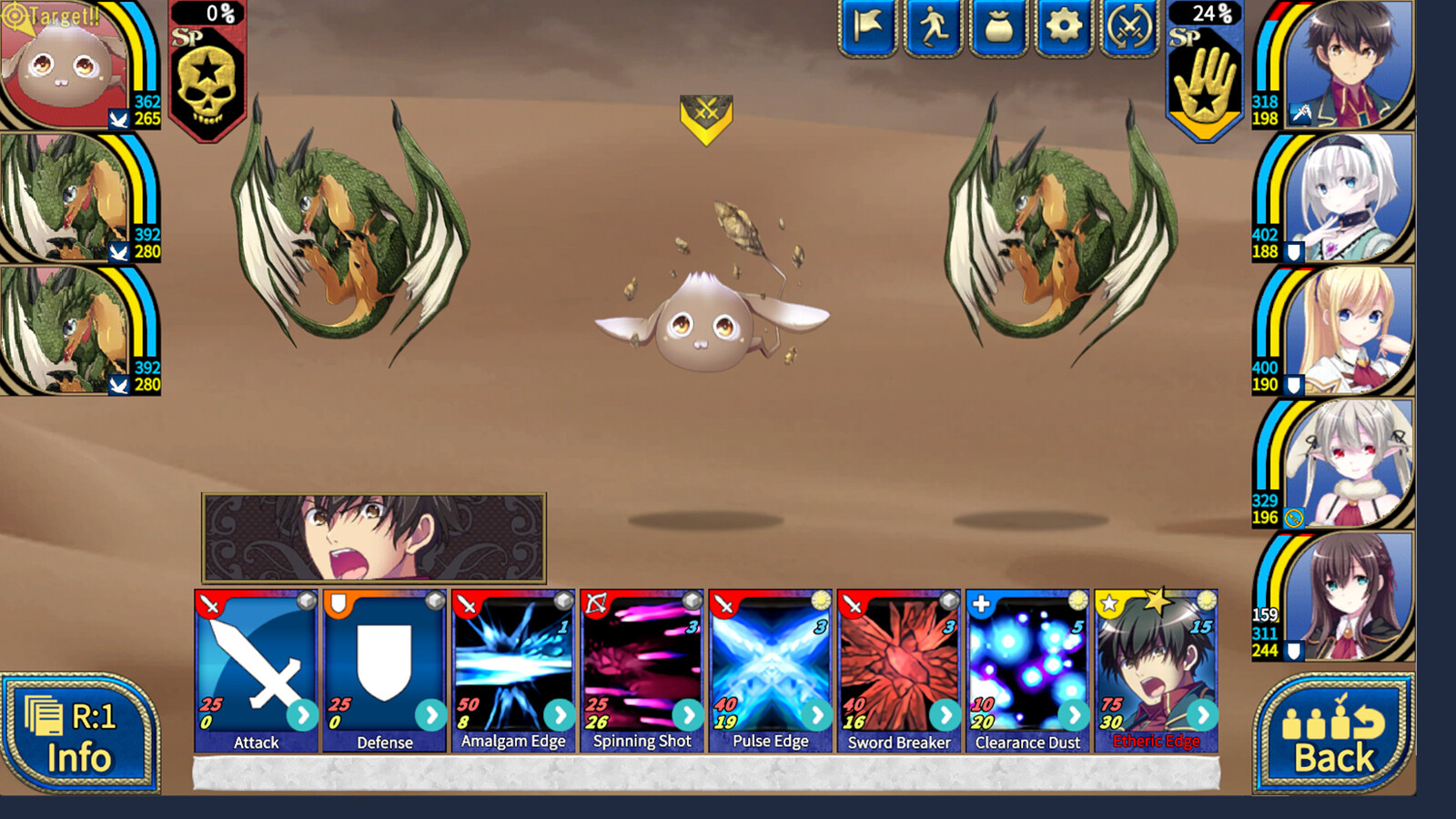The image size is (1456, 819).
Task: Click the hand SP badge at 24%
Action: (x=1206, y=73)
